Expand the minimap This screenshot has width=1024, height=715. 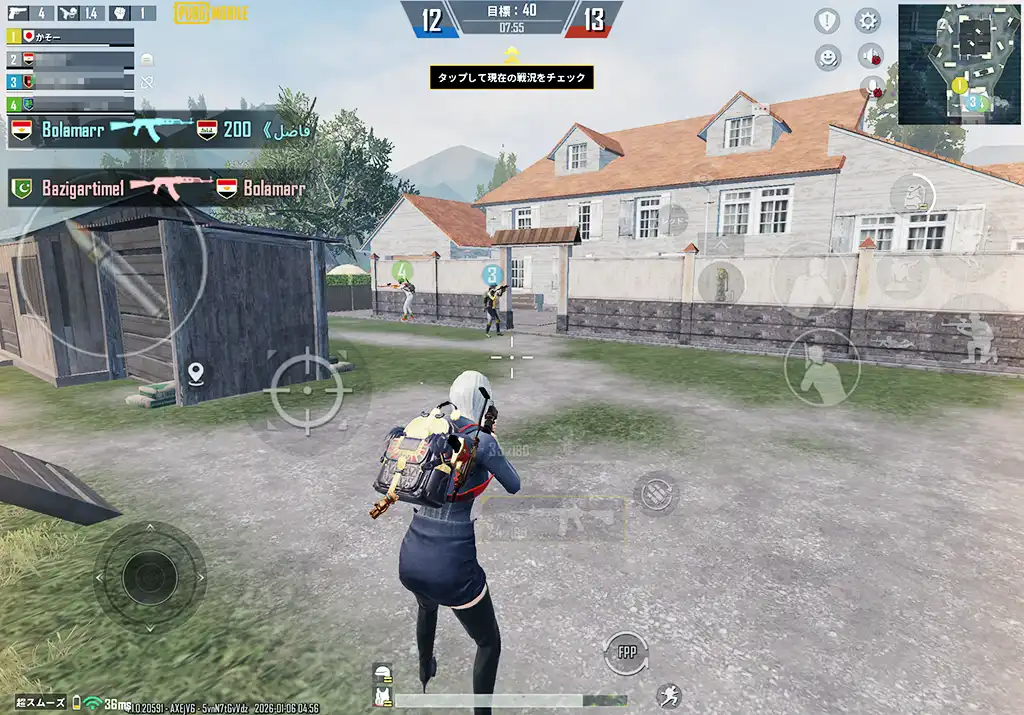click(959, 64)
